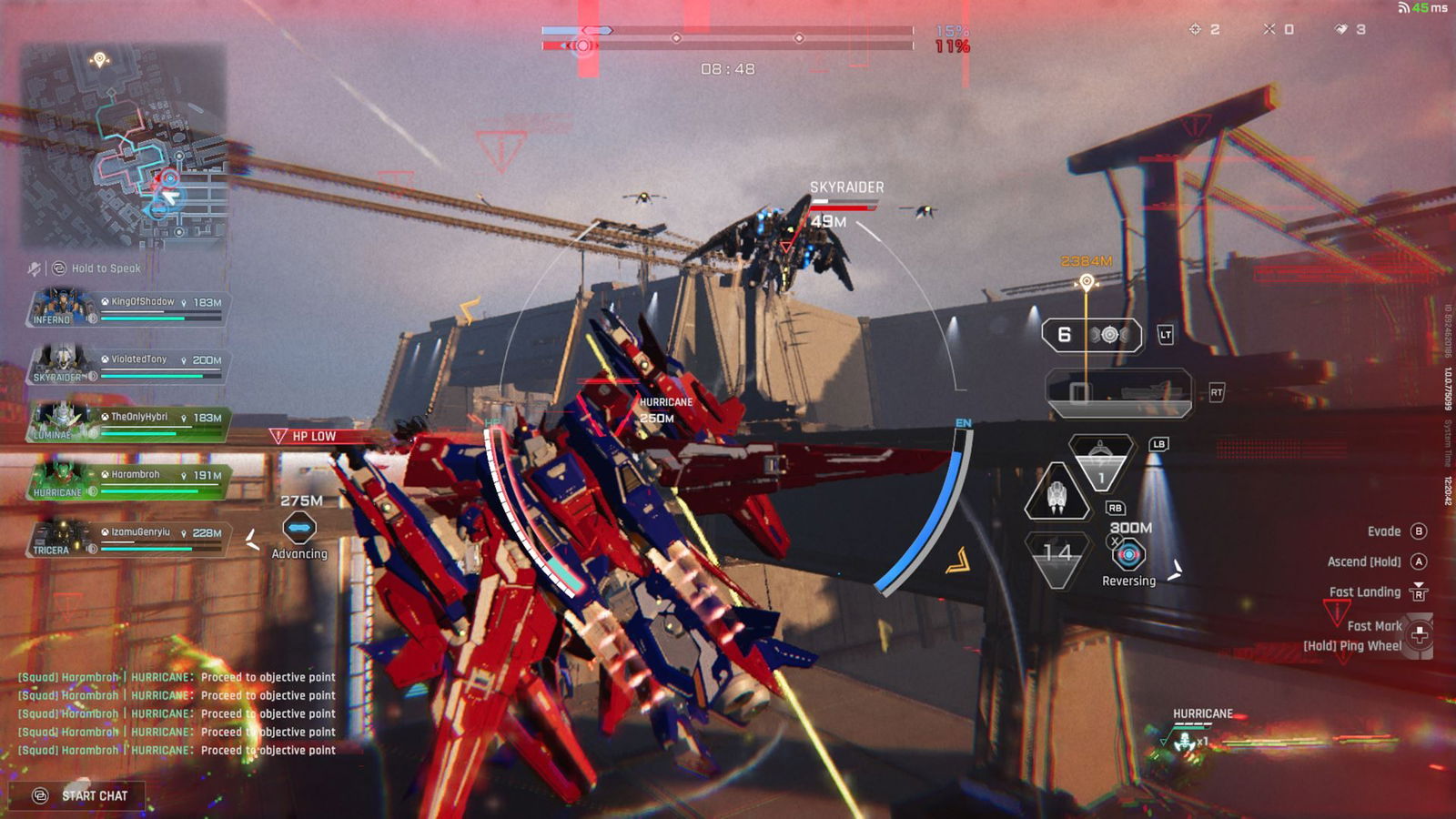
Task: Open the Start Chat box
Action: tap(80, 796)
